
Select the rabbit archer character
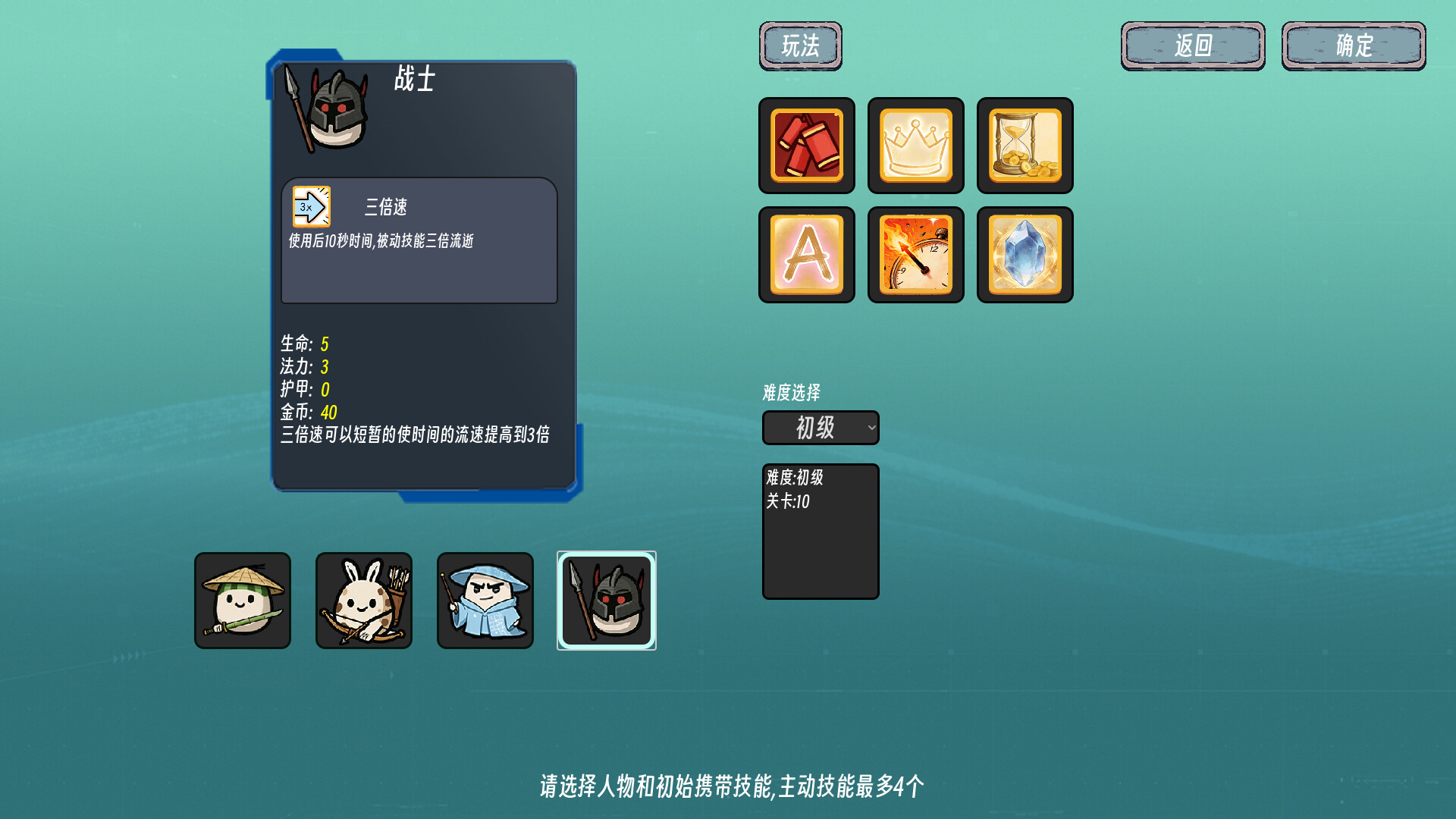point(364,600)
